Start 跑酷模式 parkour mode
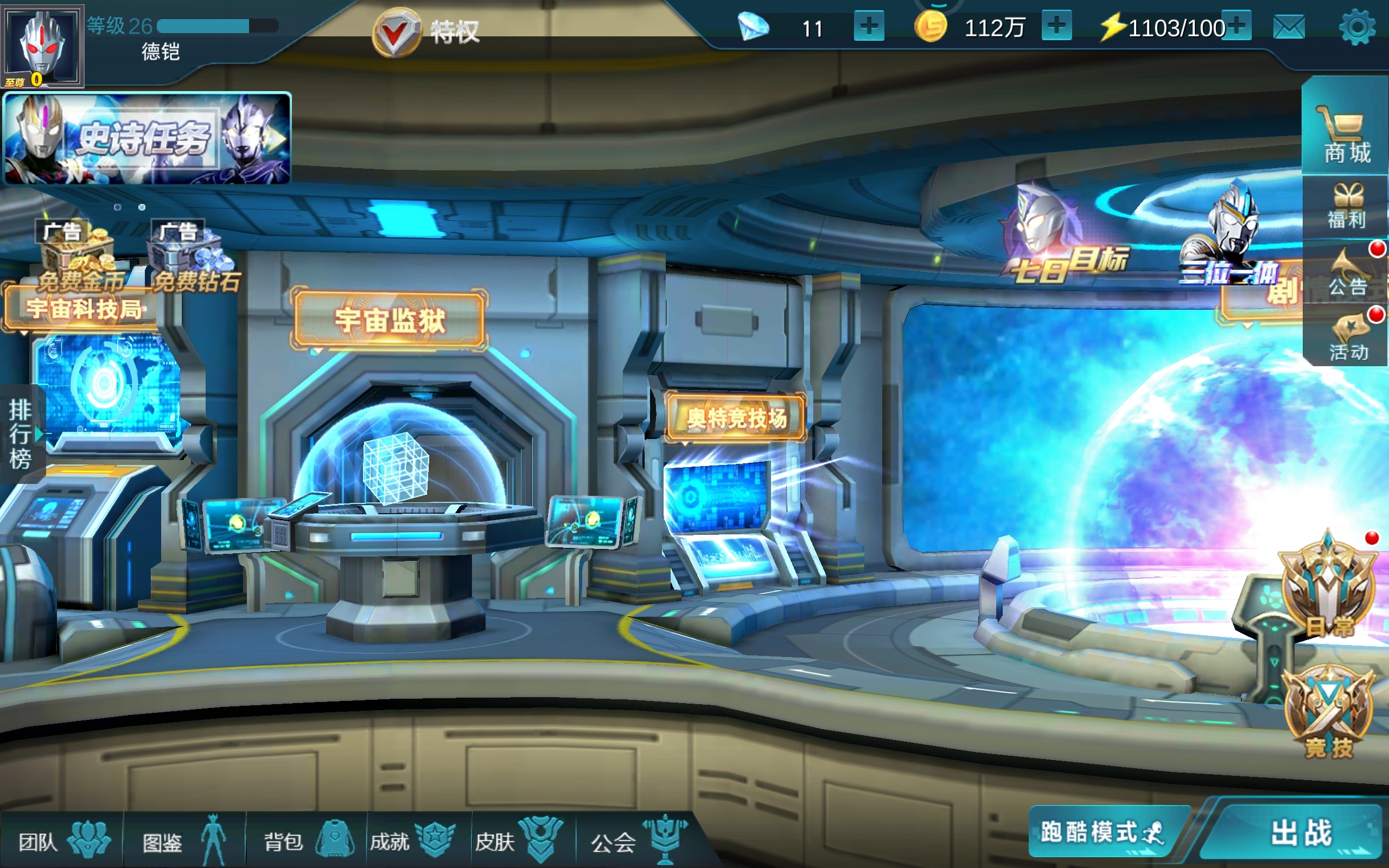The height and width of the screenshot is (868, 1389). pos(1101,832)
